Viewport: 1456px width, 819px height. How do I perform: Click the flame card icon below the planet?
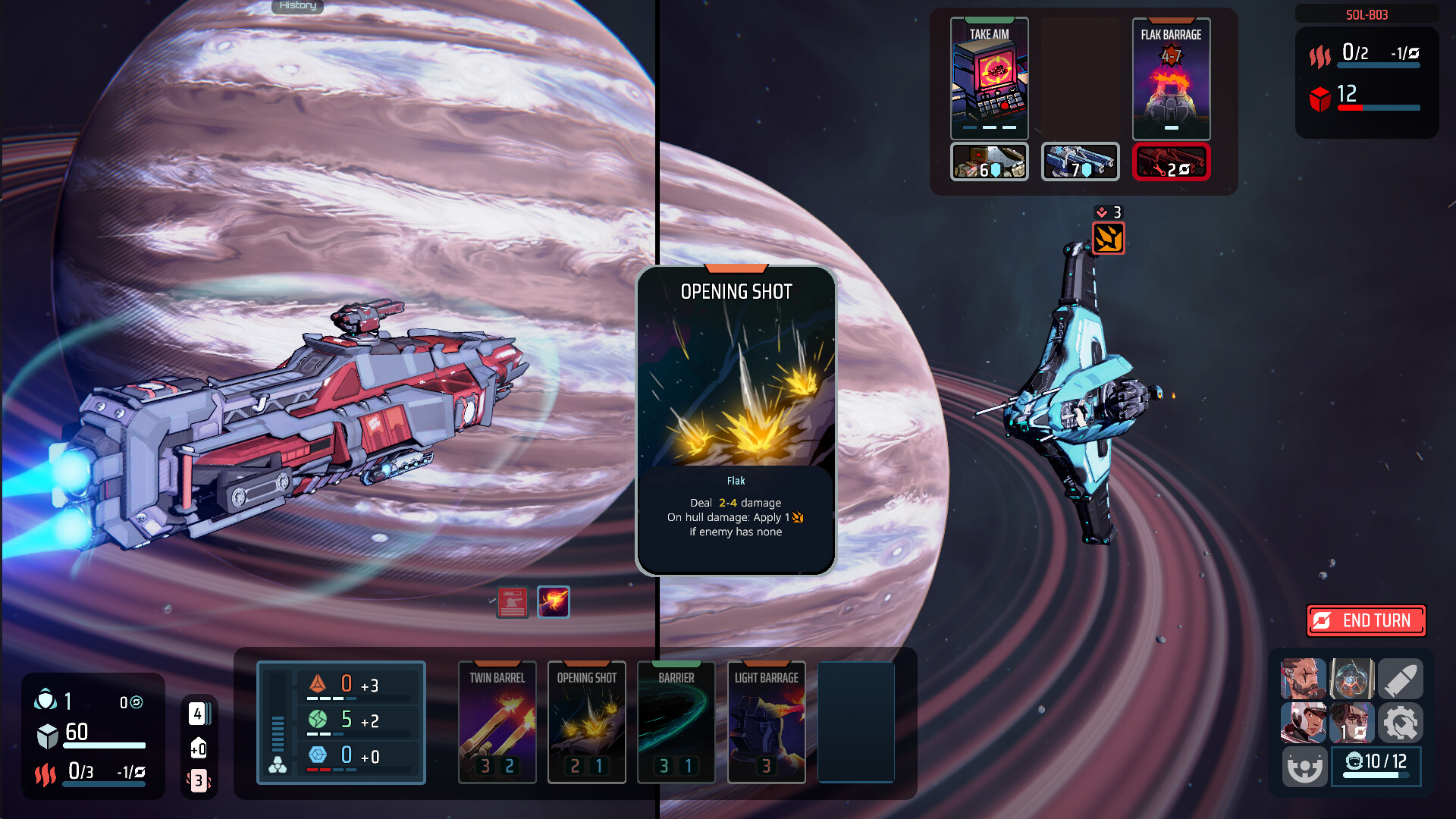(554, 601)
